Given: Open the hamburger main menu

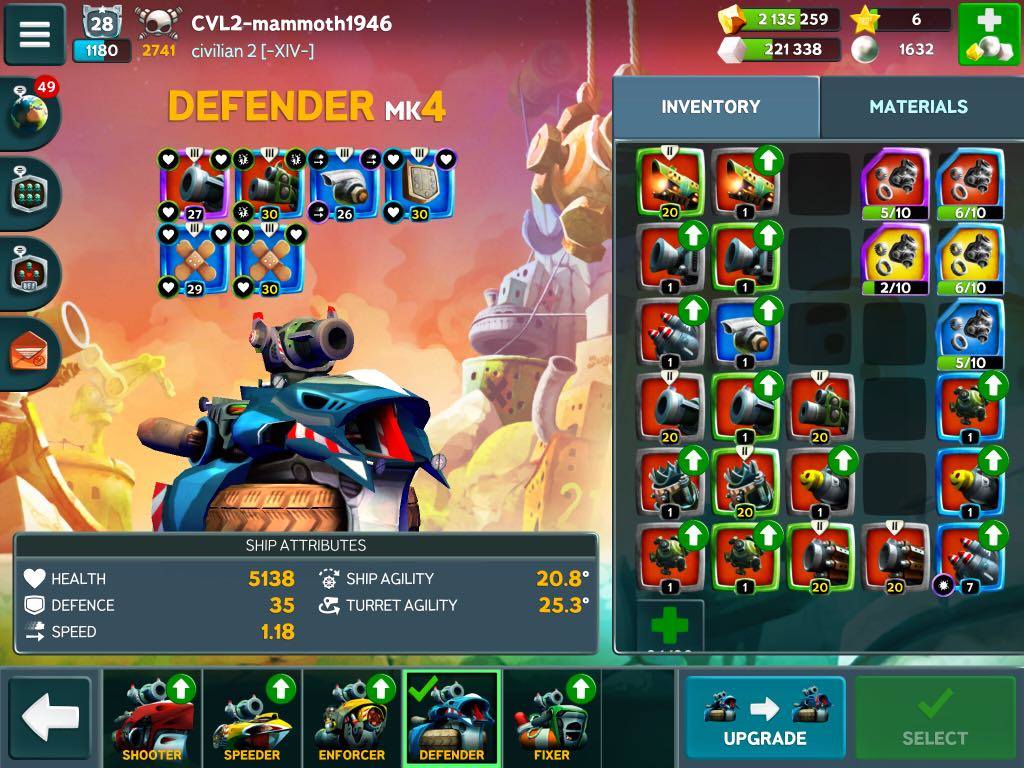Looking at the screenshot, I should click(x=35, y=33).
